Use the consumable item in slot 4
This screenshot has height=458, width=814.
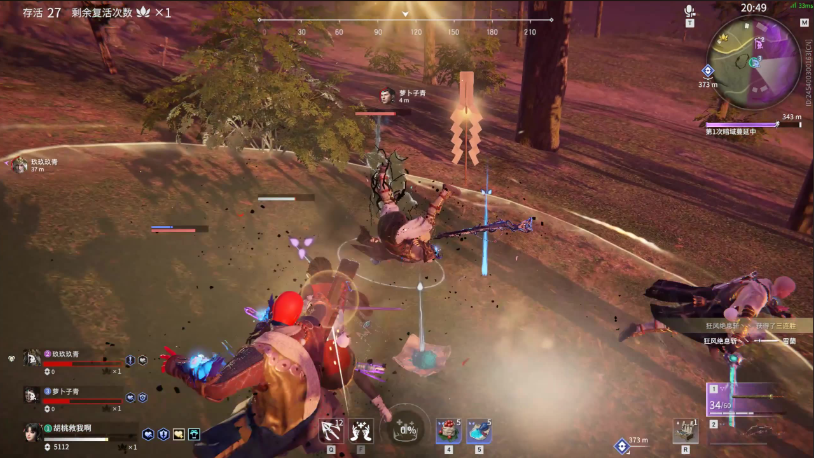coord(447,430)
